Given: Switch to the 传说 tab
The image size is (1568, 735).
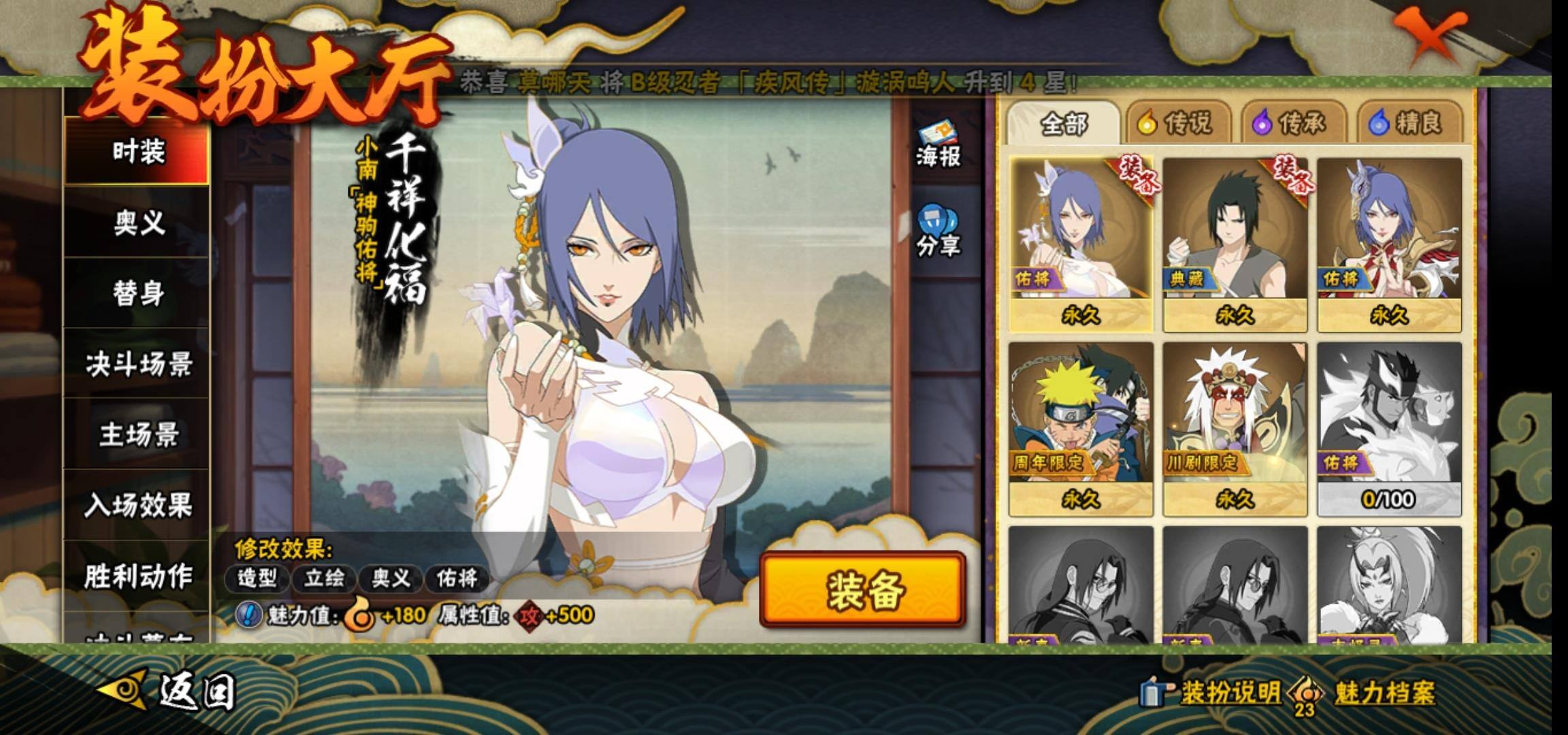Looking at the screenshot, I should click(1177, 124).
